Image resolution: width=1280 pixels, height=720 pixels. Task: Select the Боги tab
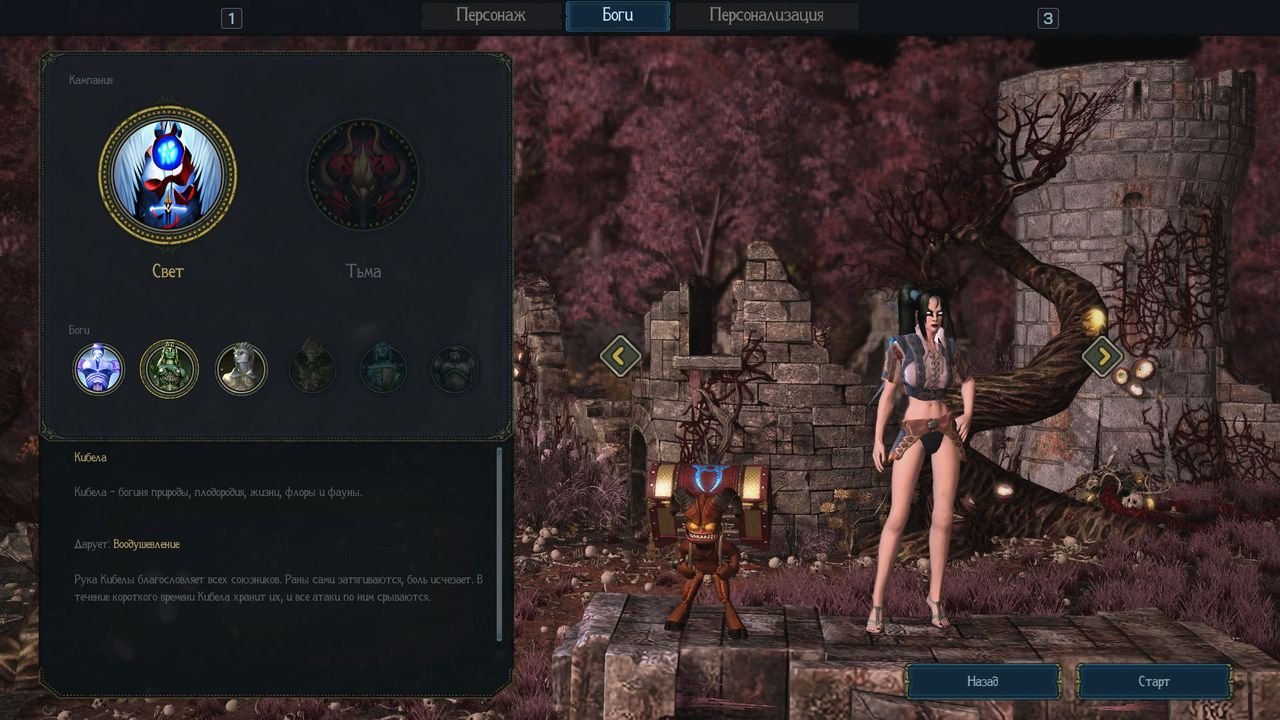tap(617, 16)
